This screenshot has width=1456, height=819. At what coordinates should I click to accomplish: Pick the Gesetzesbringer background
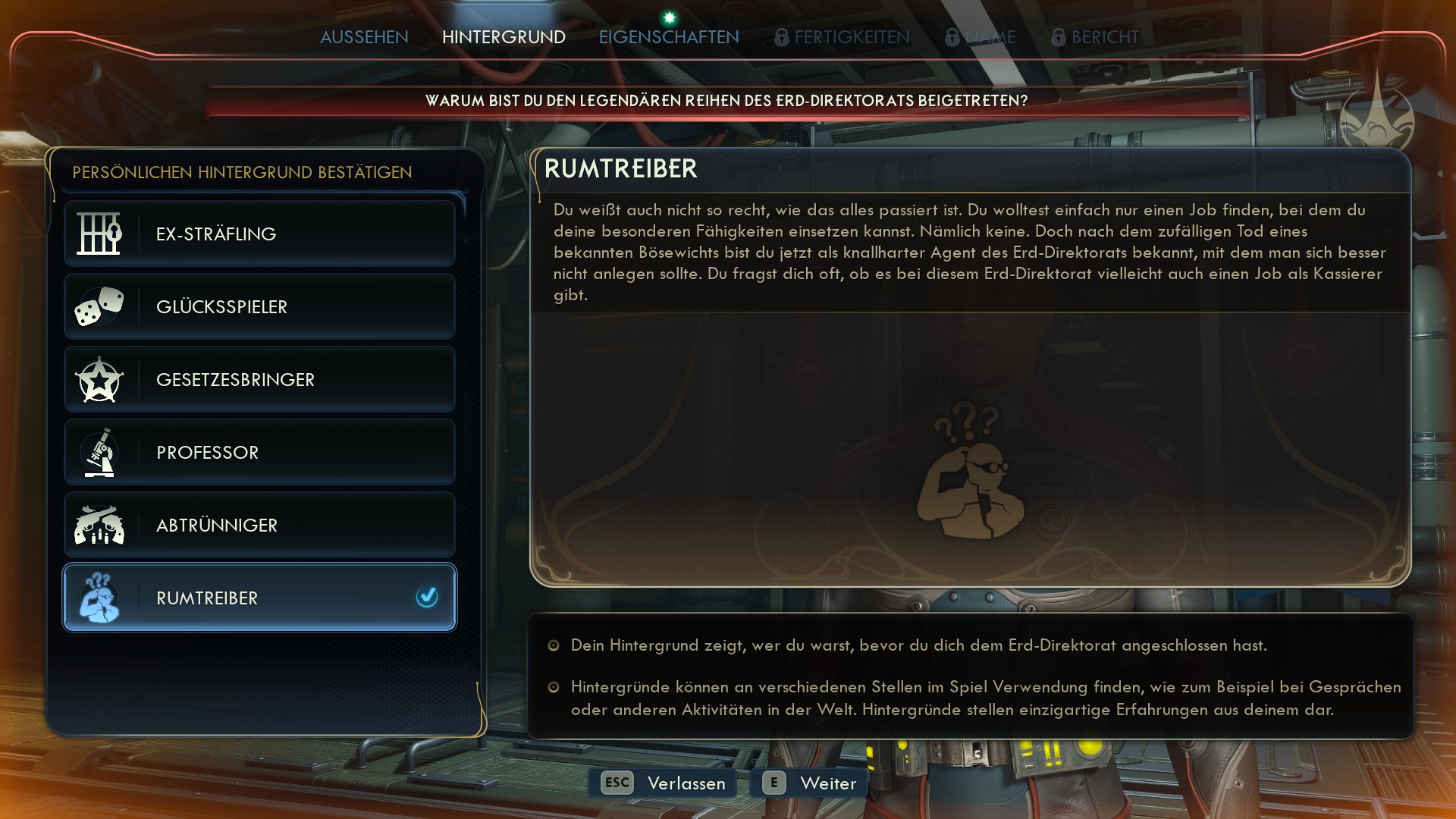(259, 379)
